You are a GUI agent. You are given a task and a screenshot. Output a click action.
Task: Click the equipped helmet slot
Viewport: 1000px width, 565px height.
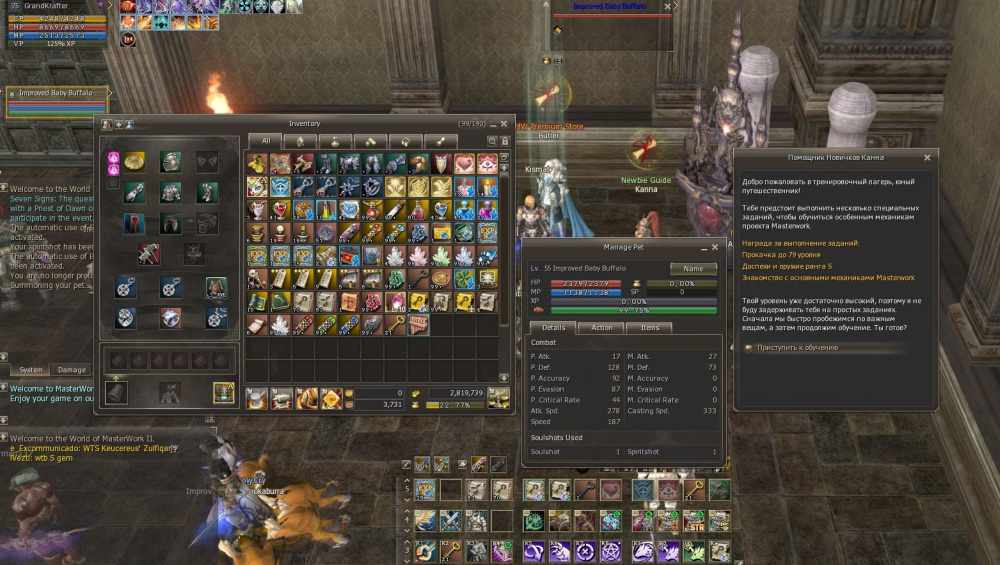[x=171, y=162]
